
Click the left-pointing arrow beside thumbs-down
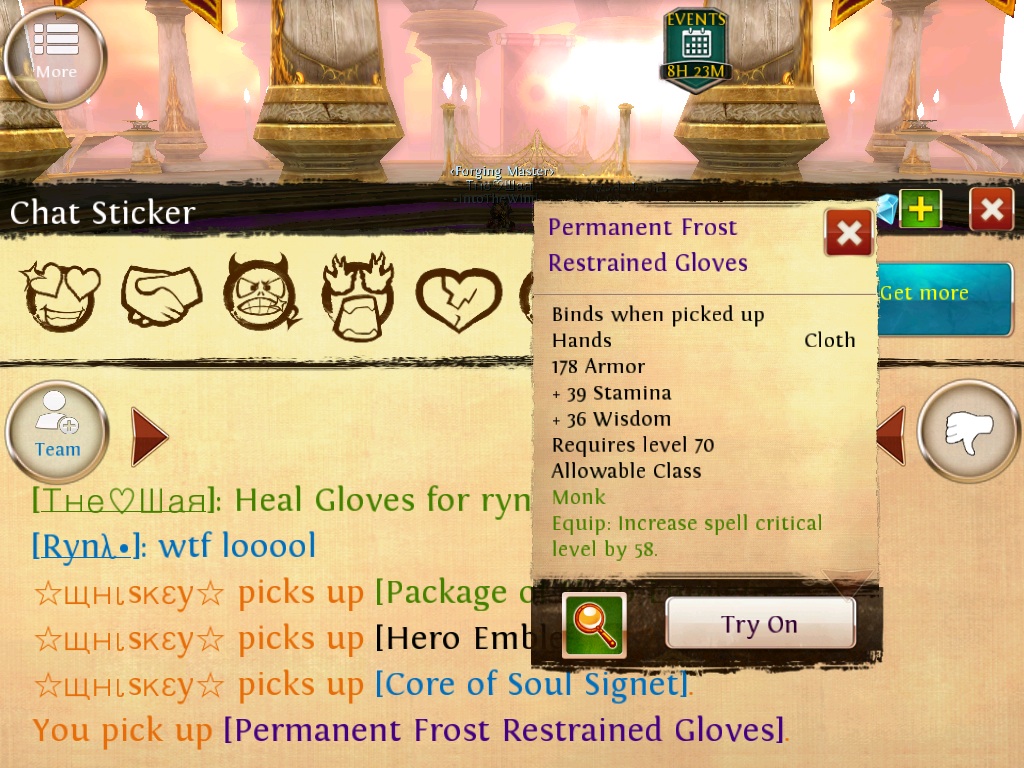coord(891,436)
